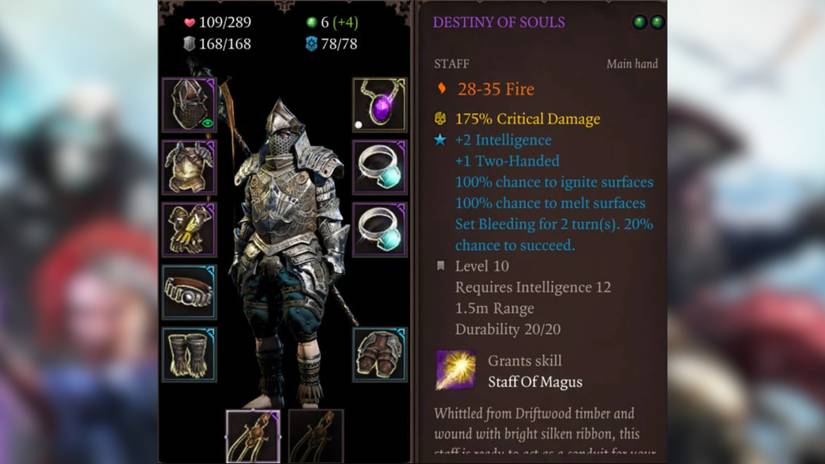Select the equipped helmet slot

[187, 104]
